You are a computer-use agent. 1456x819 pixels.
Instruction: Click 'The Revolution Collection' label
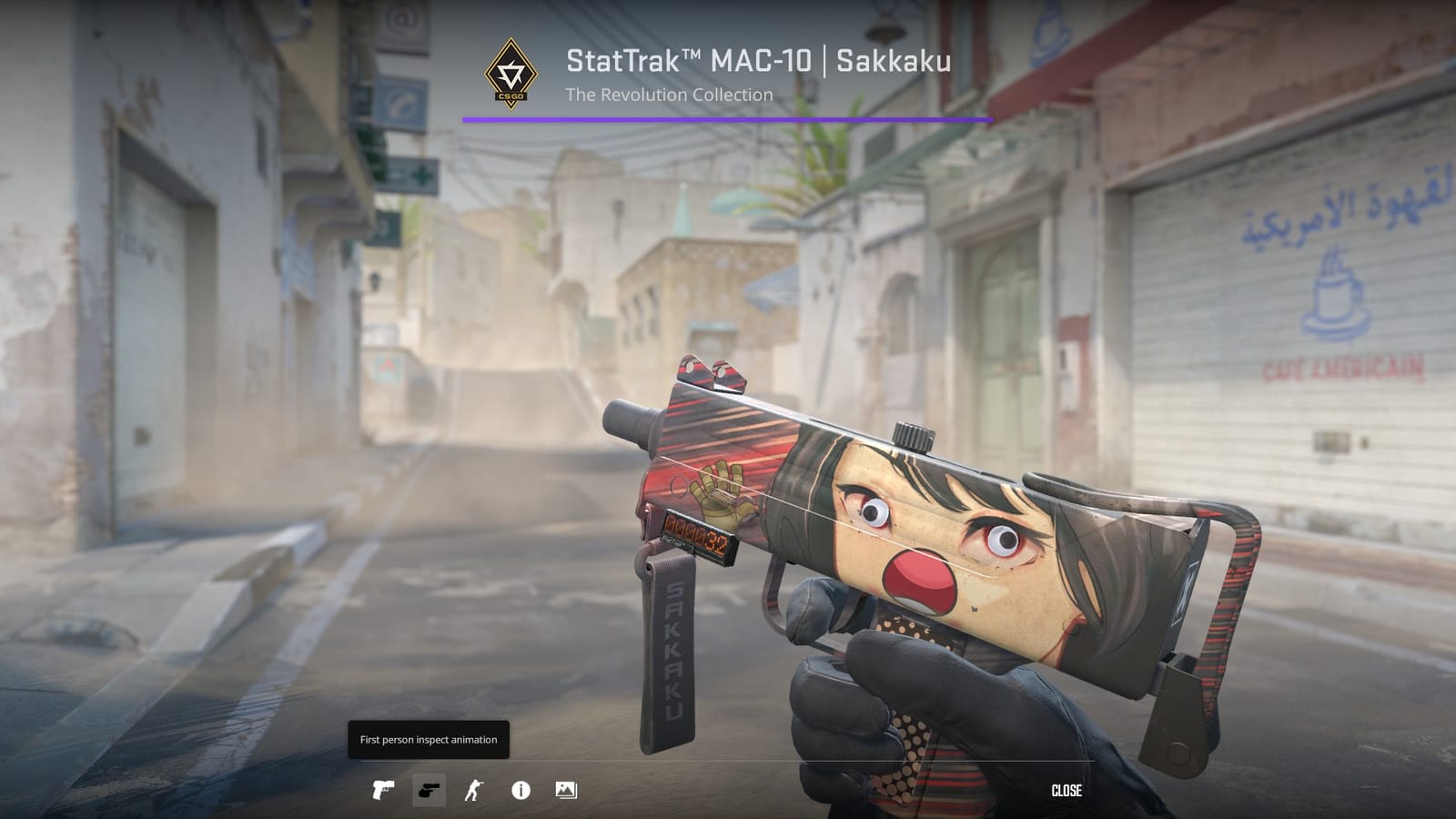(669, 94)
